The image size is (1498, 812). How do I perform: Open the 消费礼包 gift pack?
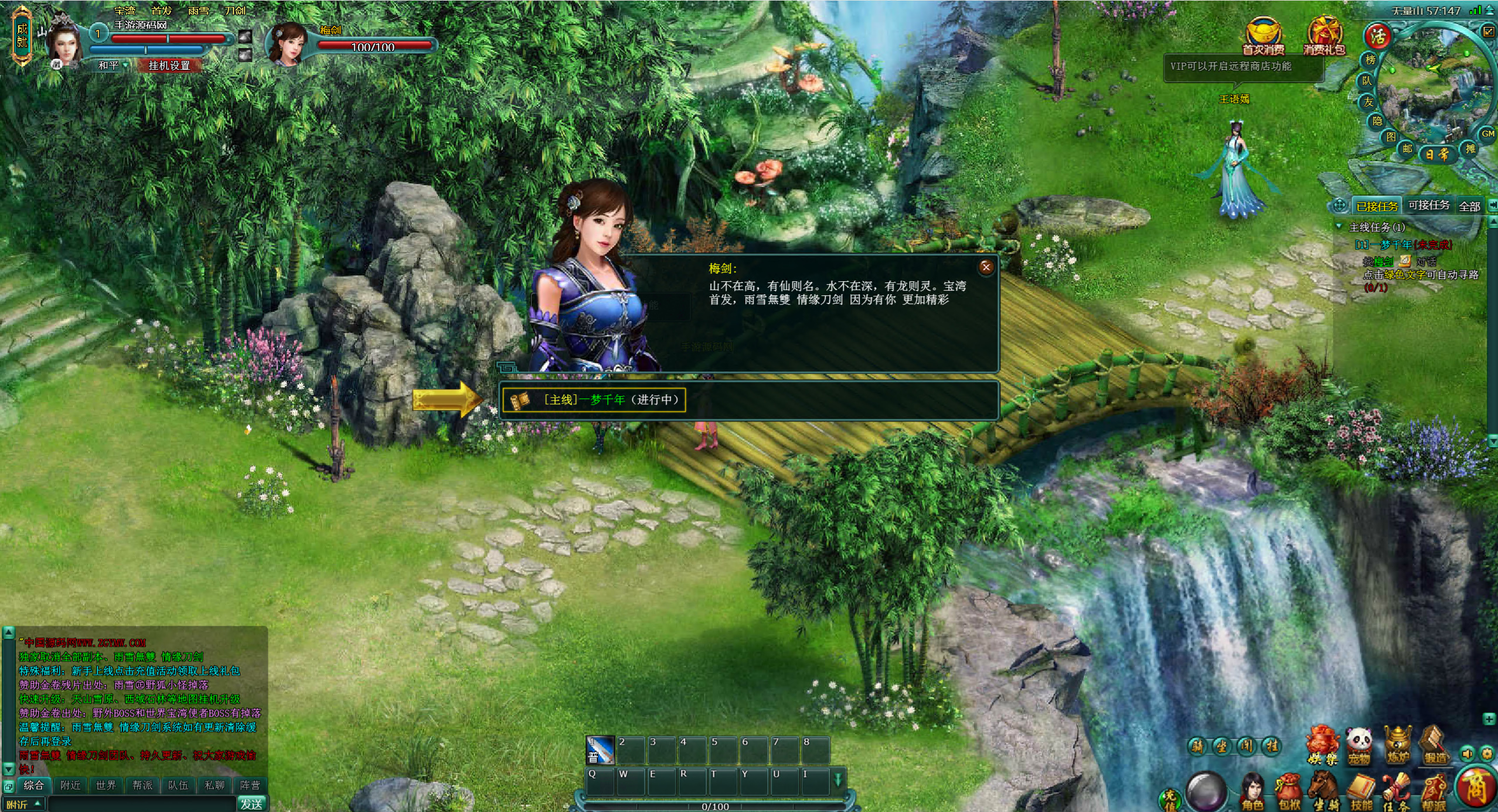[1324, 36]
